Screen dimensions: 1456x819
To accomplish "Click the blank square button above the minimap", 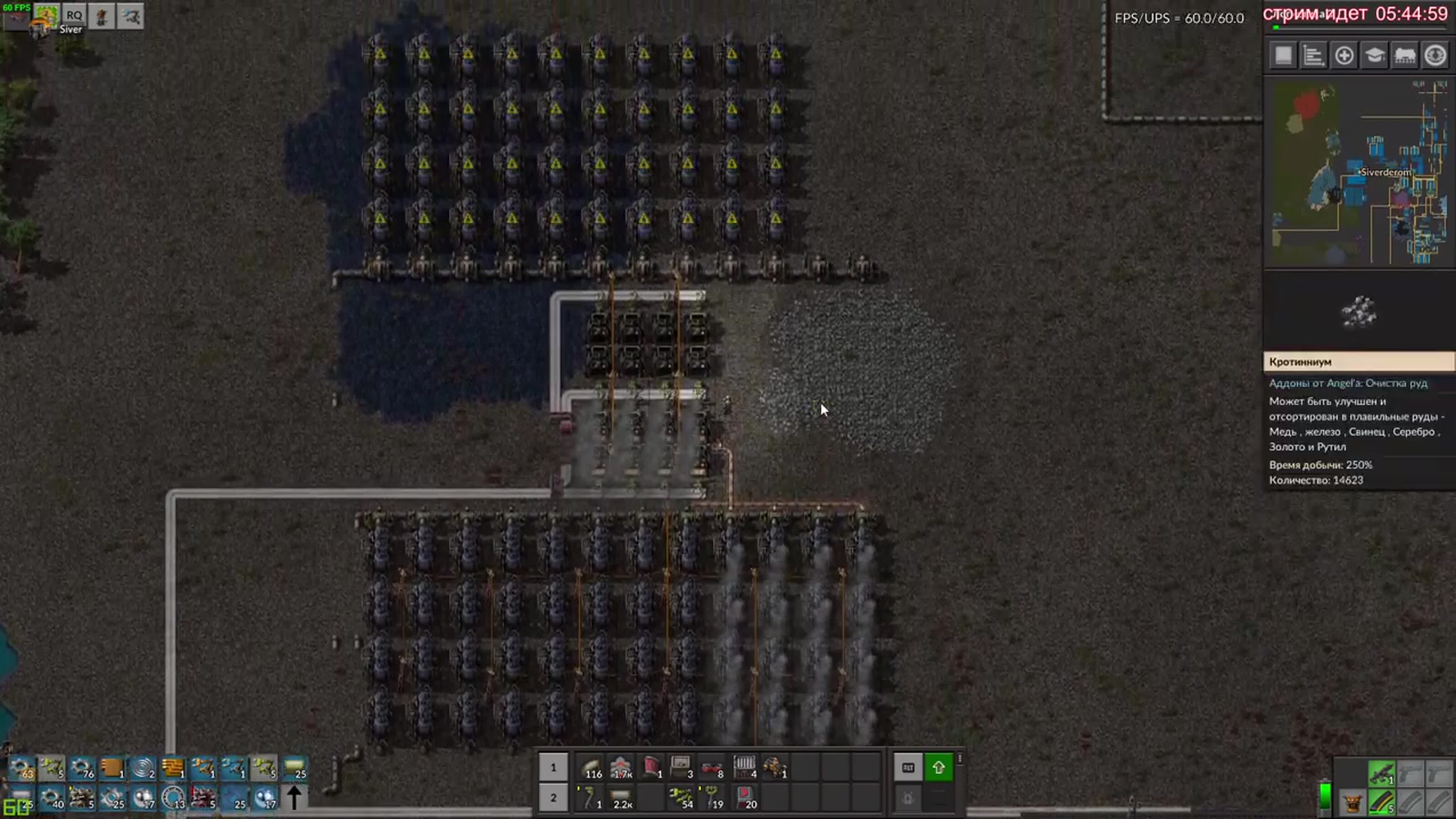I will click(1283, 55).
